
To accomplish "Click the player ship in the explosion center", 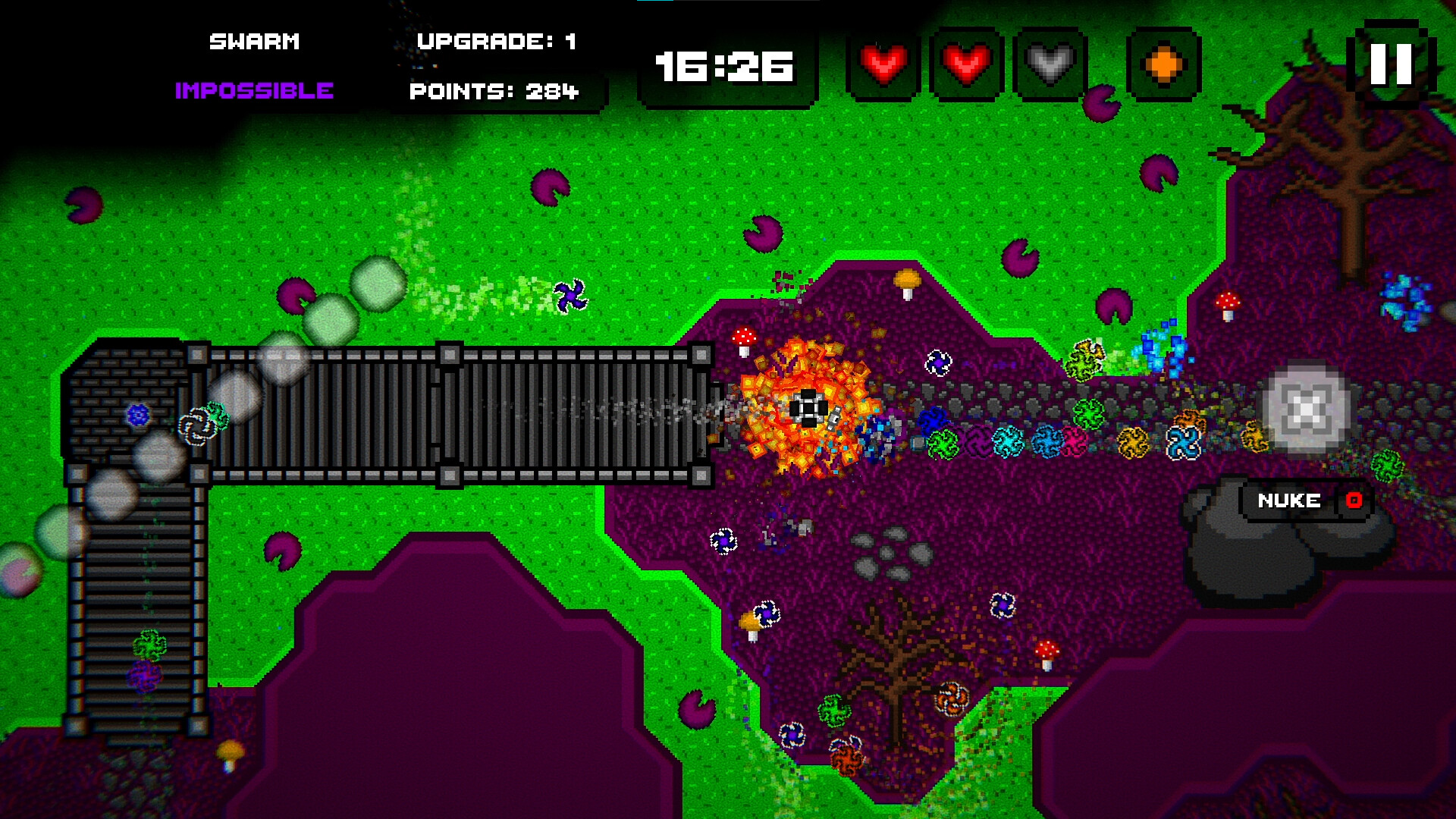I will pyautogui.click(x=808, y=408).
